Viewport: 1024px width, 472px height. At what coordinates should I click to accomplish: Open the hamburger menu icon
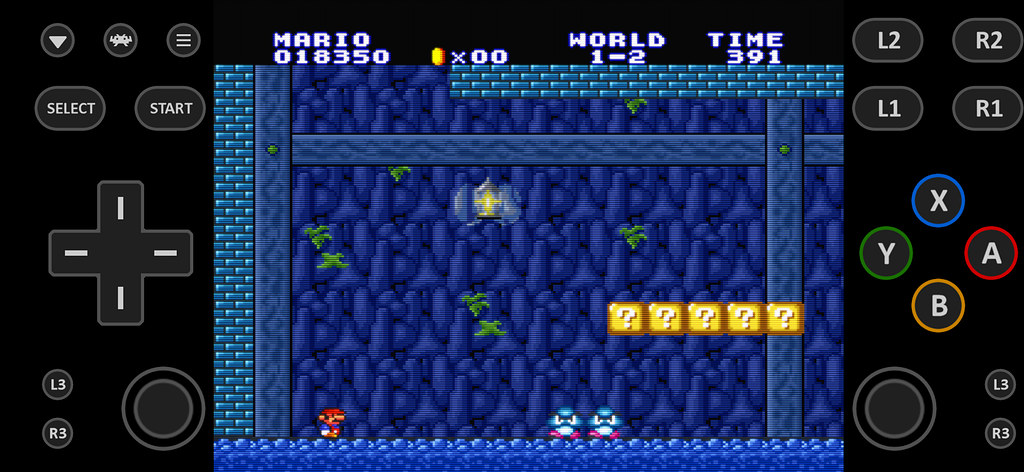coord(183,40)
